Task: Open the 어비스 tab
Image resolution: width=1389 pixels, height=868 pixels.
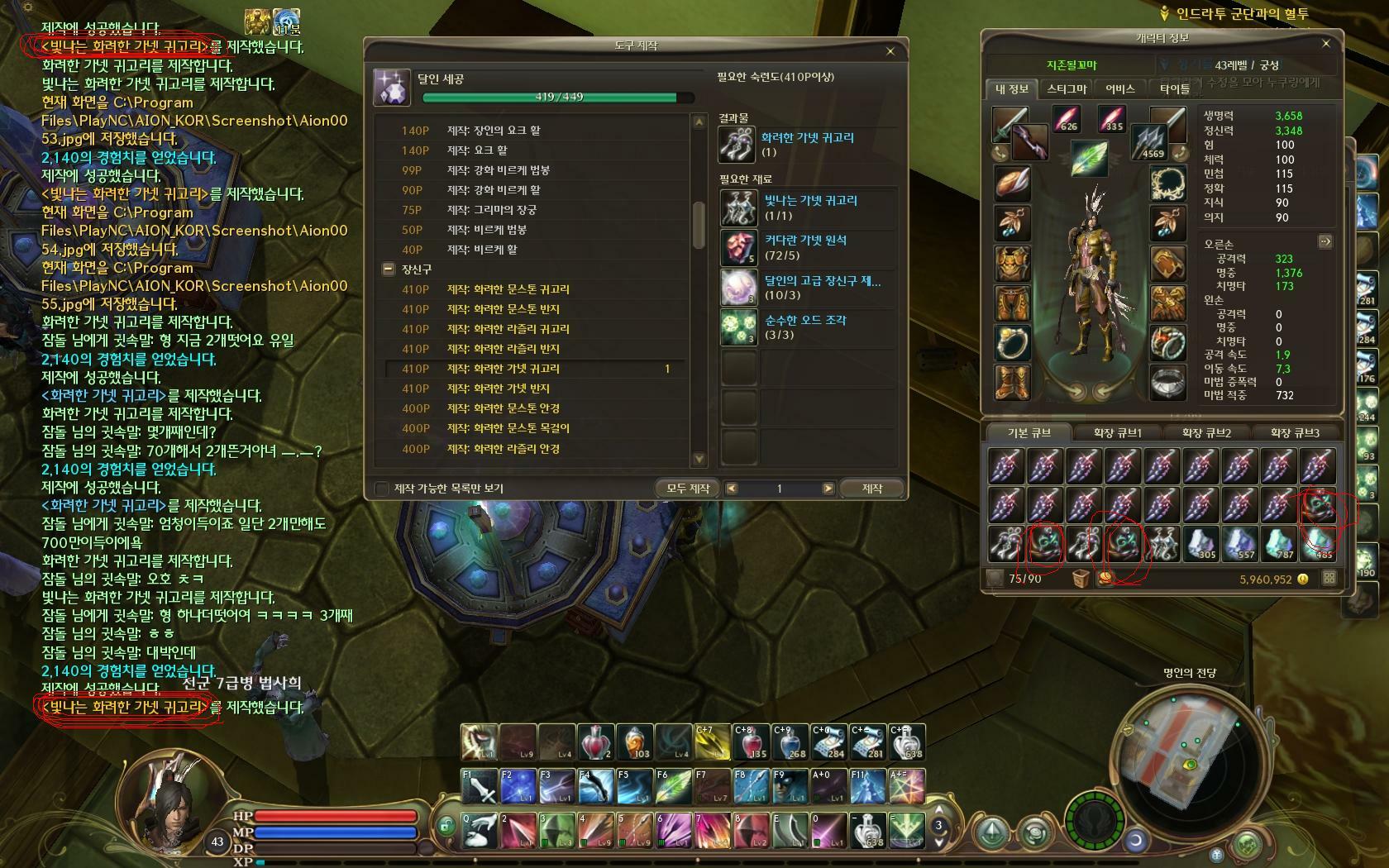Action: point(1120,88)
